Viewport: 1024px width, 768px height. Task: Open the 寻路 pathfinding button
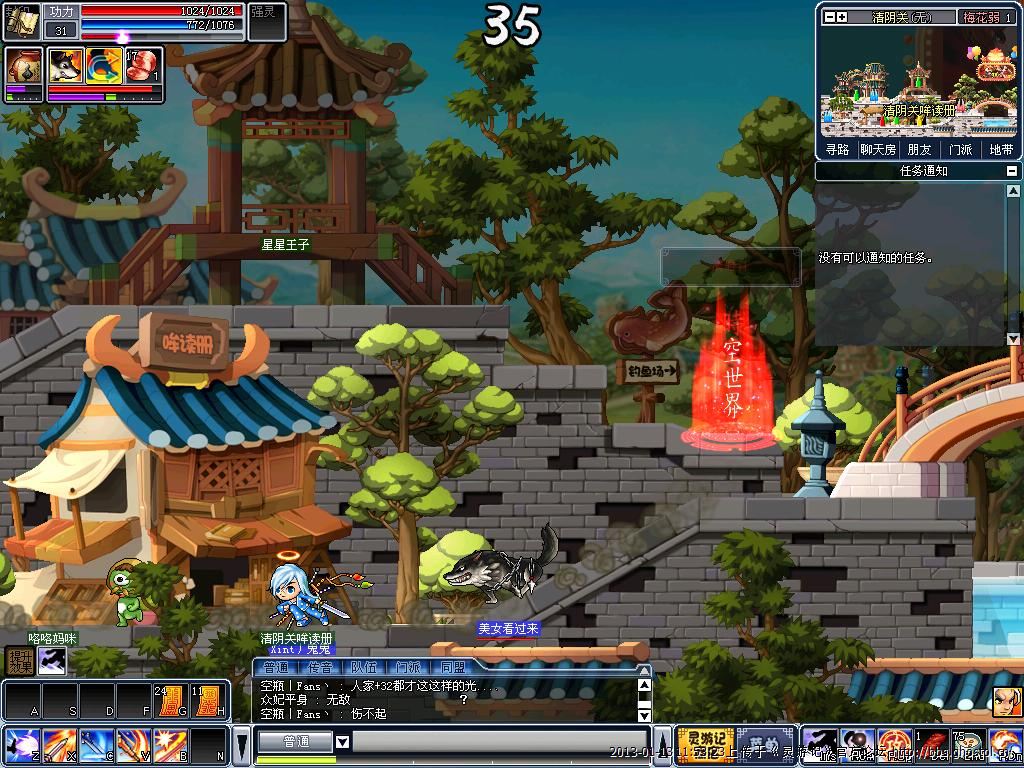(837, 149)
